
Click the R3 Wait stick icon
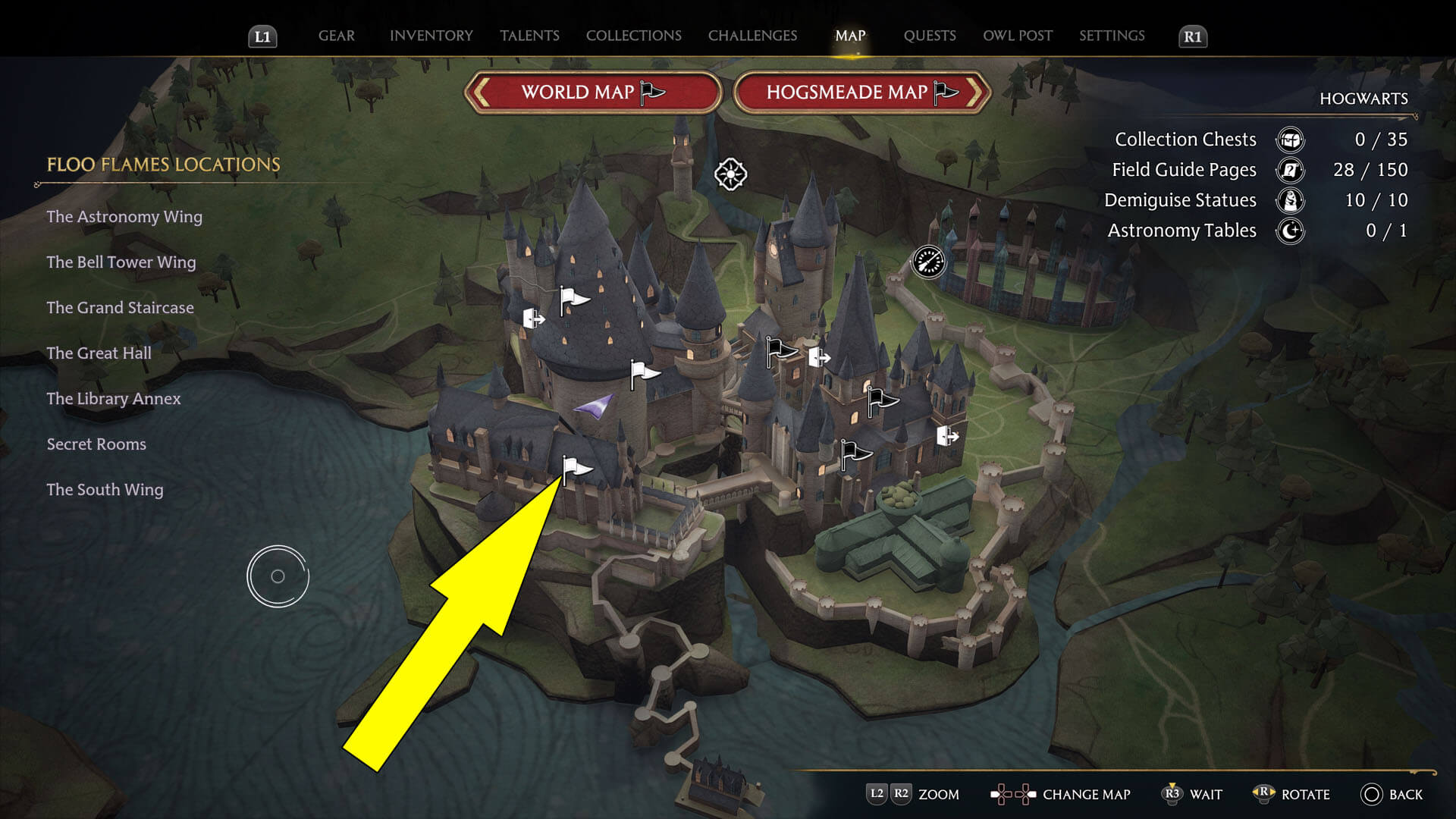click(1172, 795)
